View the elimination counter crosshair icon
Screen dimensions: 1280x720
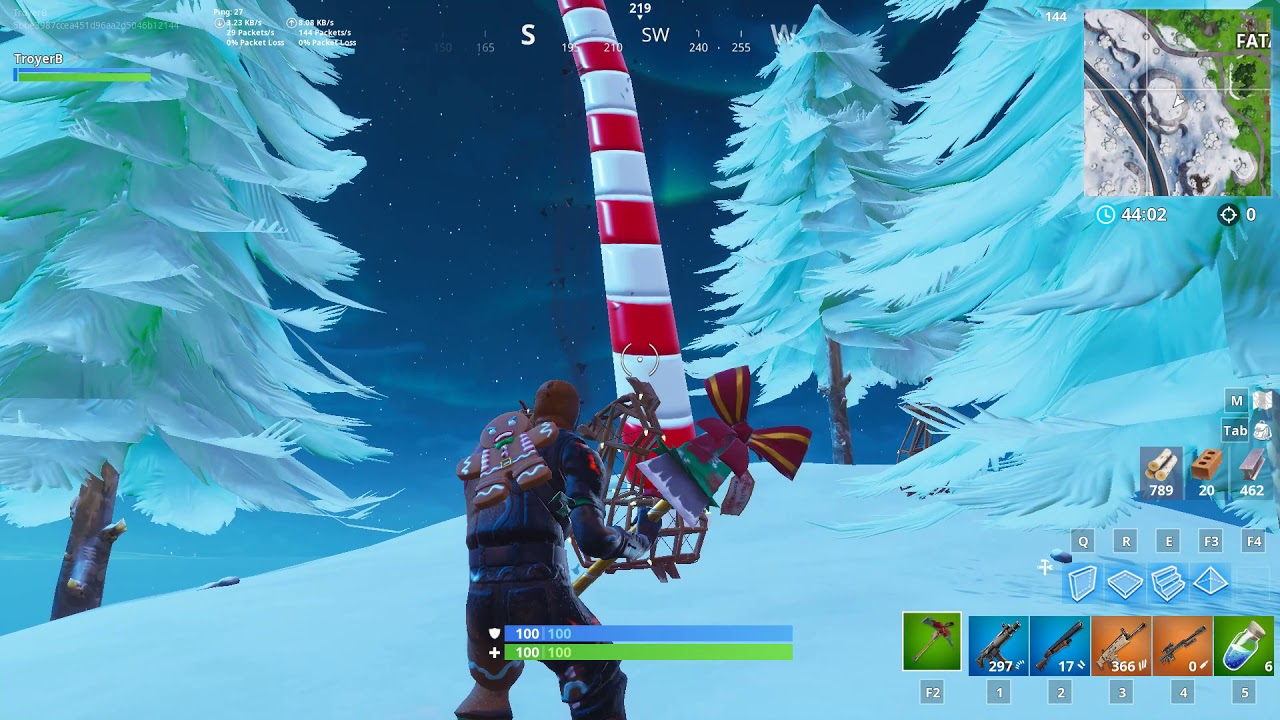click(1227, 214)
